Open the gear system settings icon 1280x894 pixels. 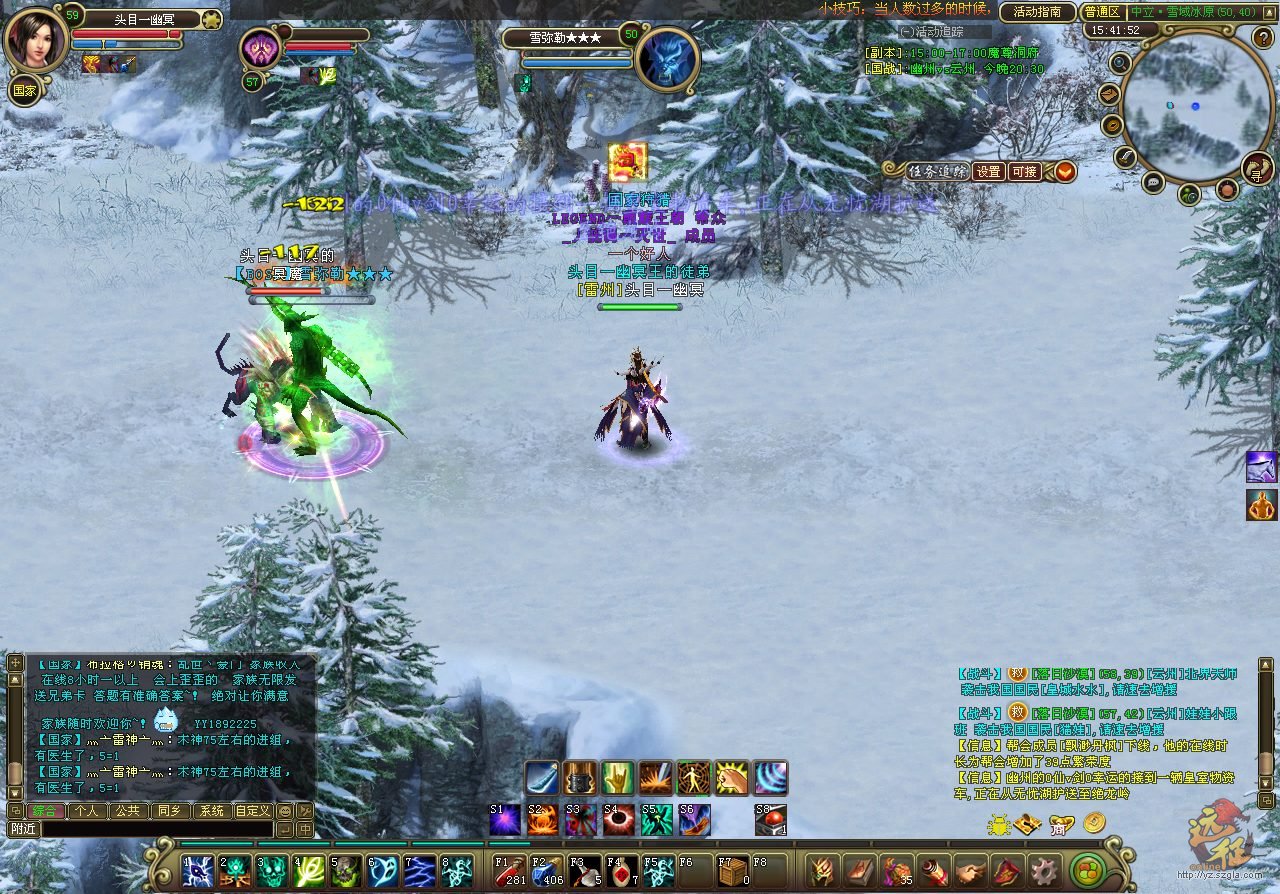(x=1044, y=871)
